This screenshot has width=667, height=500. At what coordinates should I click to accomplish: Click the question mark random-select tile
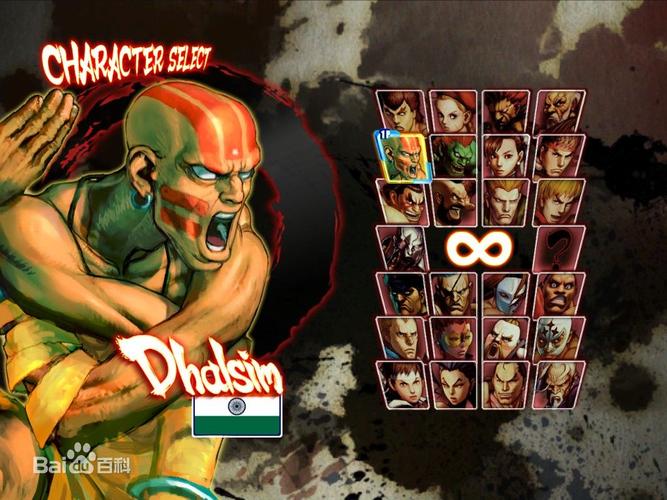pyautogui.click(x=559, y=246)
